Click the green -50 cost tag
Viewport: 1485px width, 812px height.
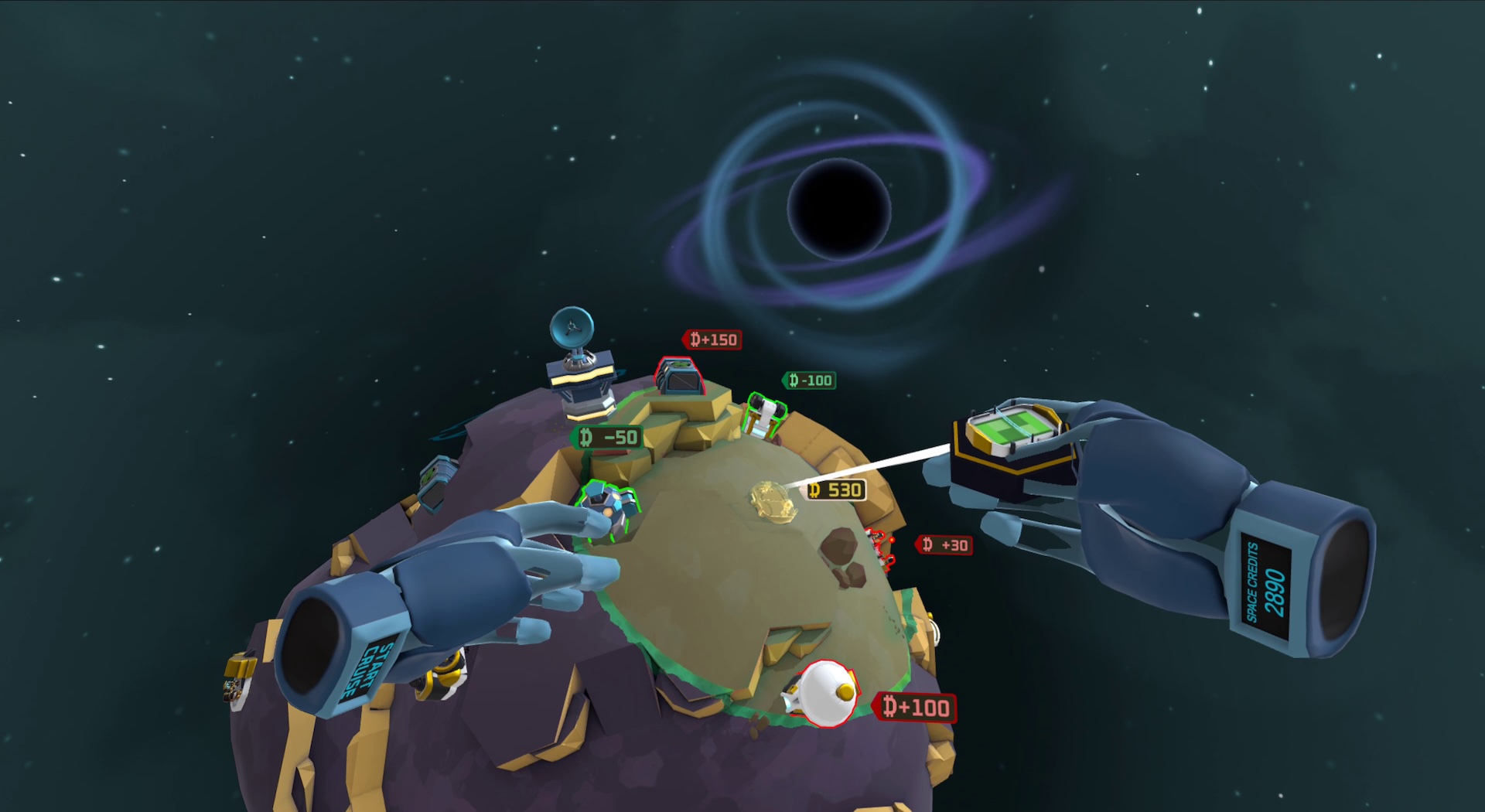[609, 438]
